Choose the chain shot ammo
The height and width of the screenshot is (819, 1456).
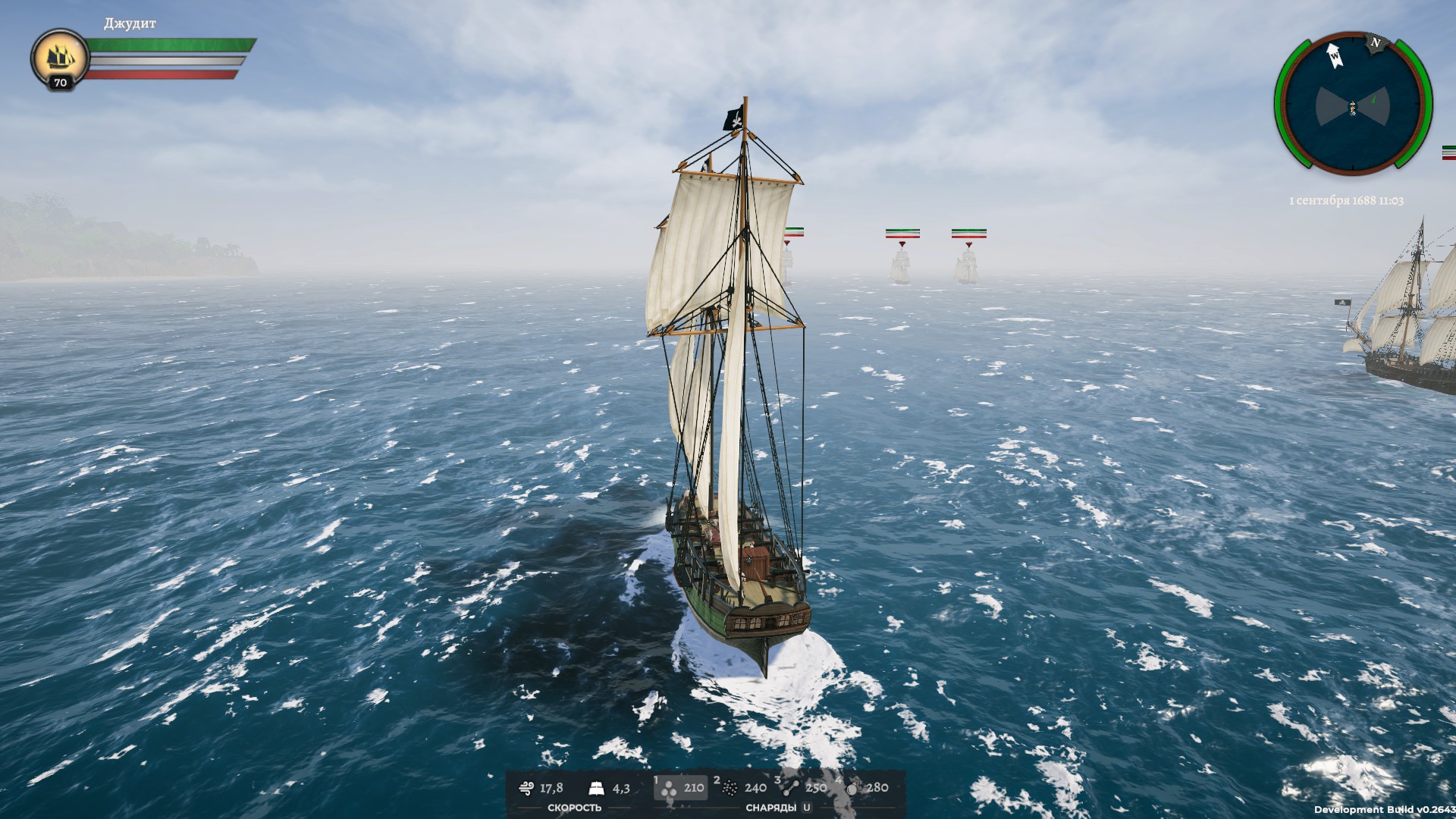pos(802,788)
